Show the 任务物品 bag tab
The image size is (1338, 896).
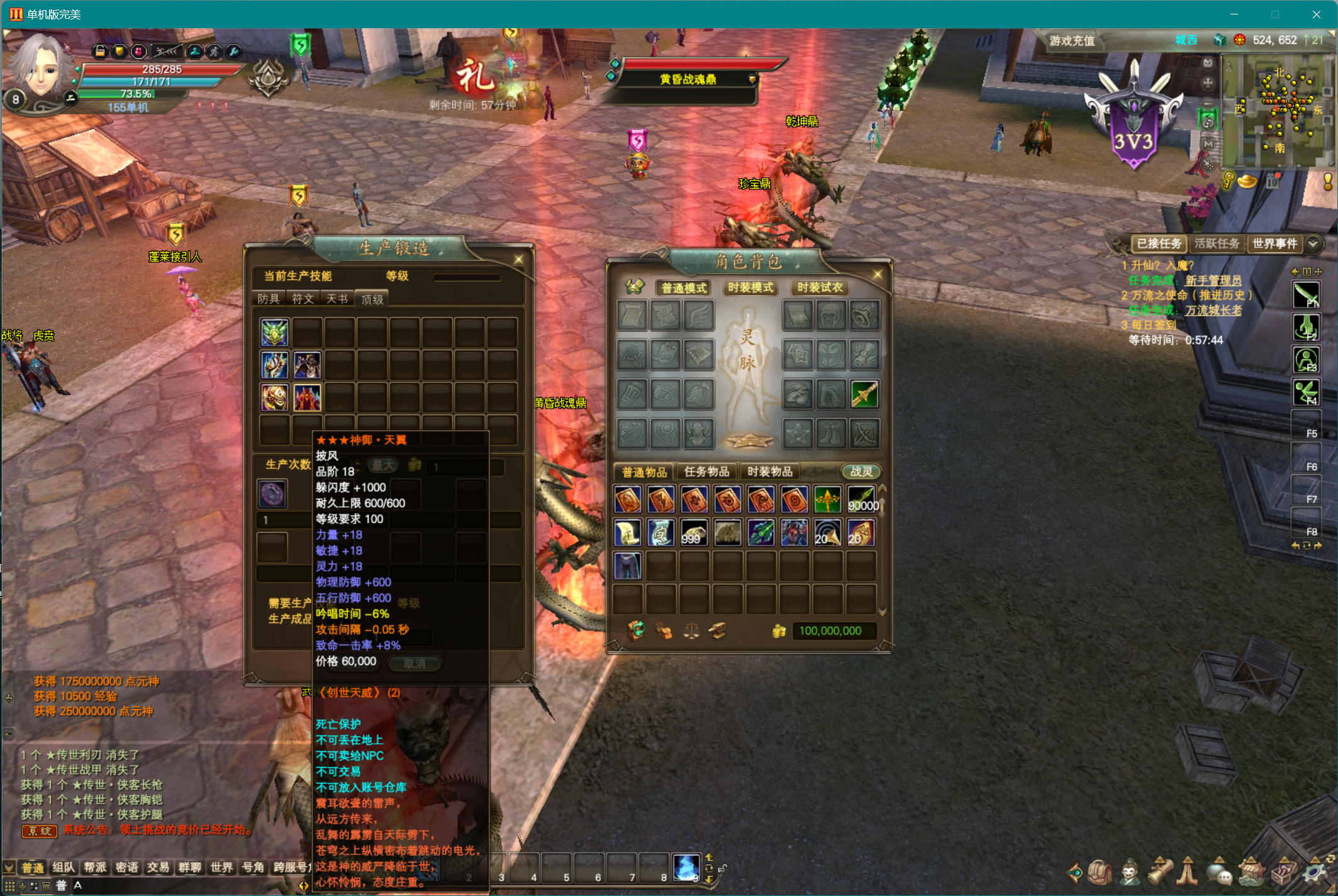(706, 472)
